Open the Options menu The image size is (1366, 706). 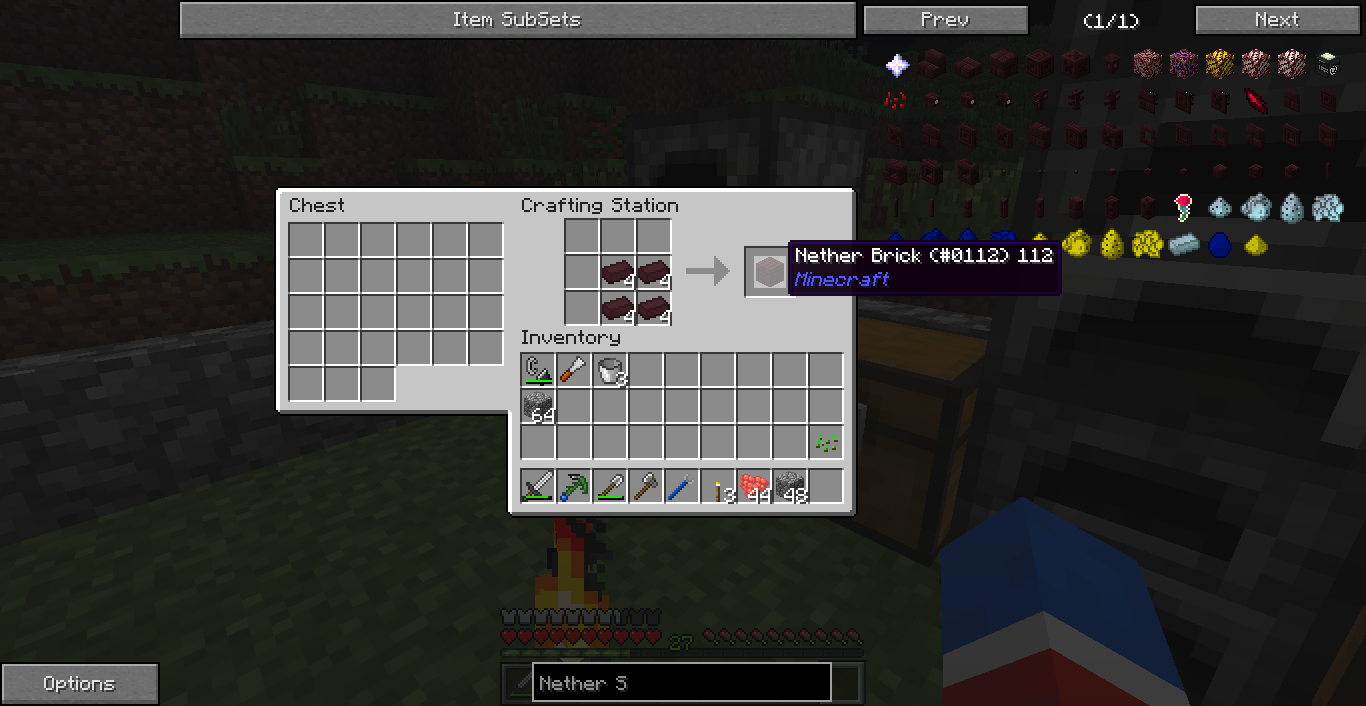coord(79,684)
